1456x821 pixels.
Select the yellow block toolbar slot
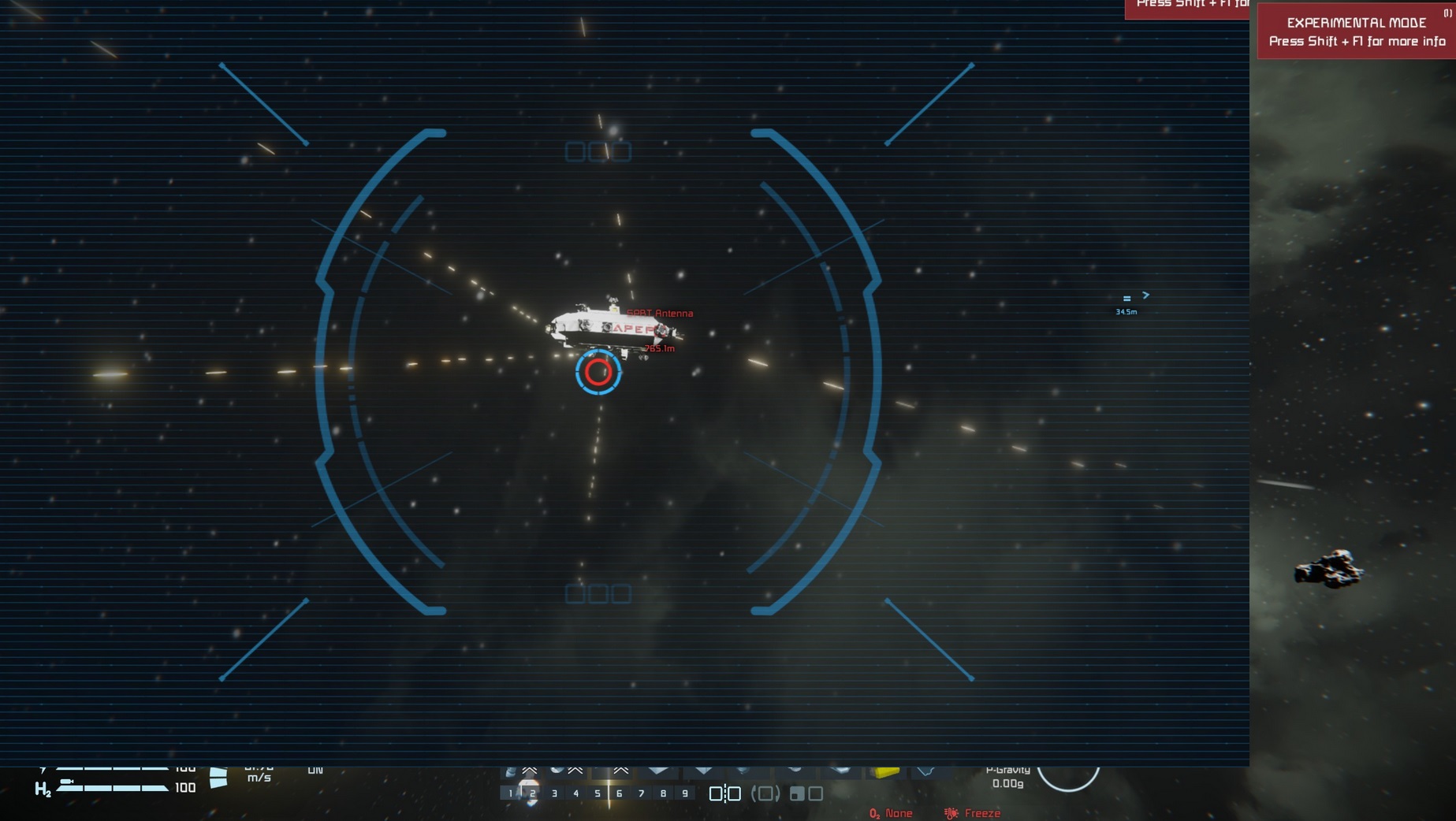884,771
